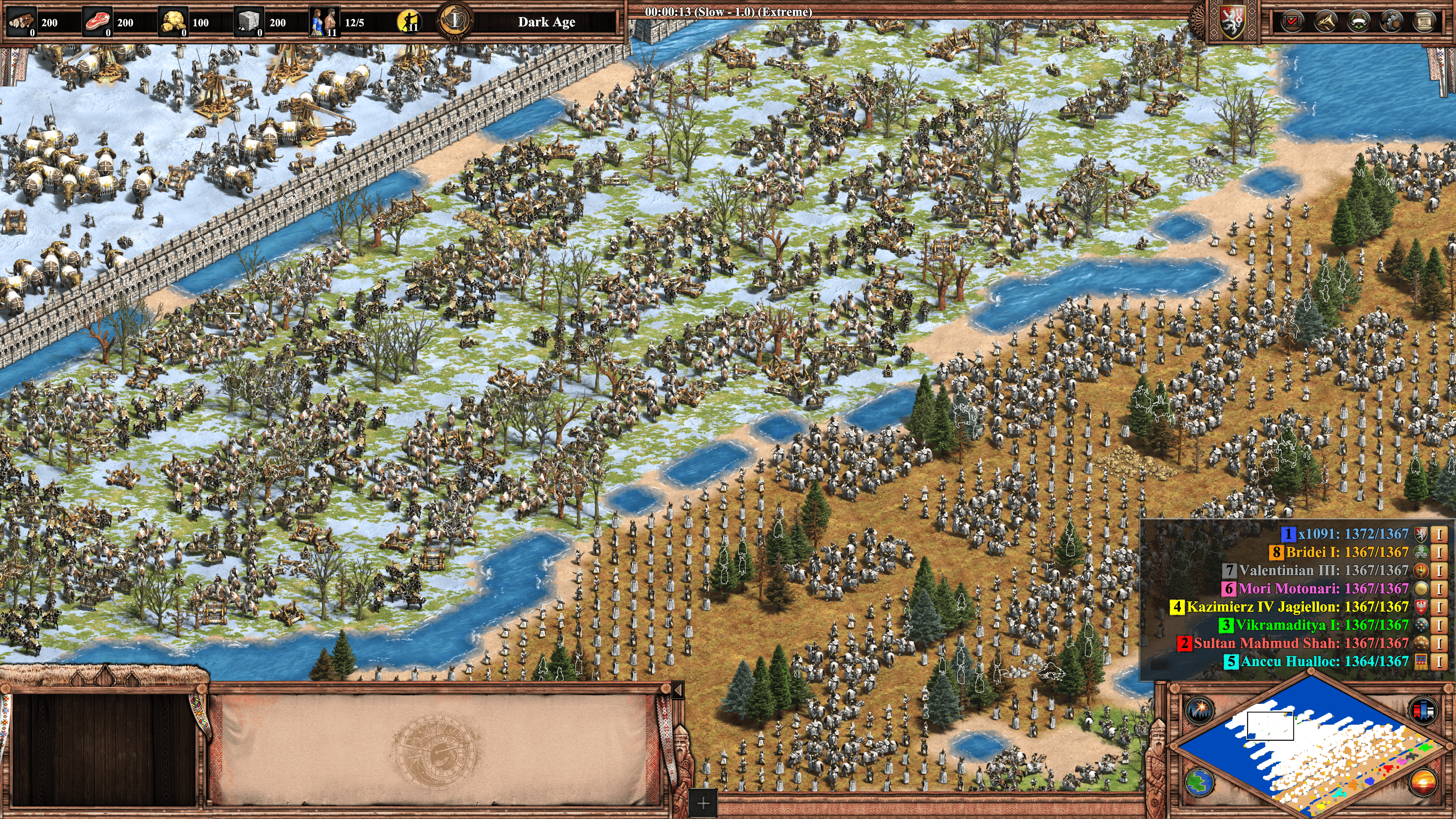Open the main menu scroll button

[x=1425, y=22]
